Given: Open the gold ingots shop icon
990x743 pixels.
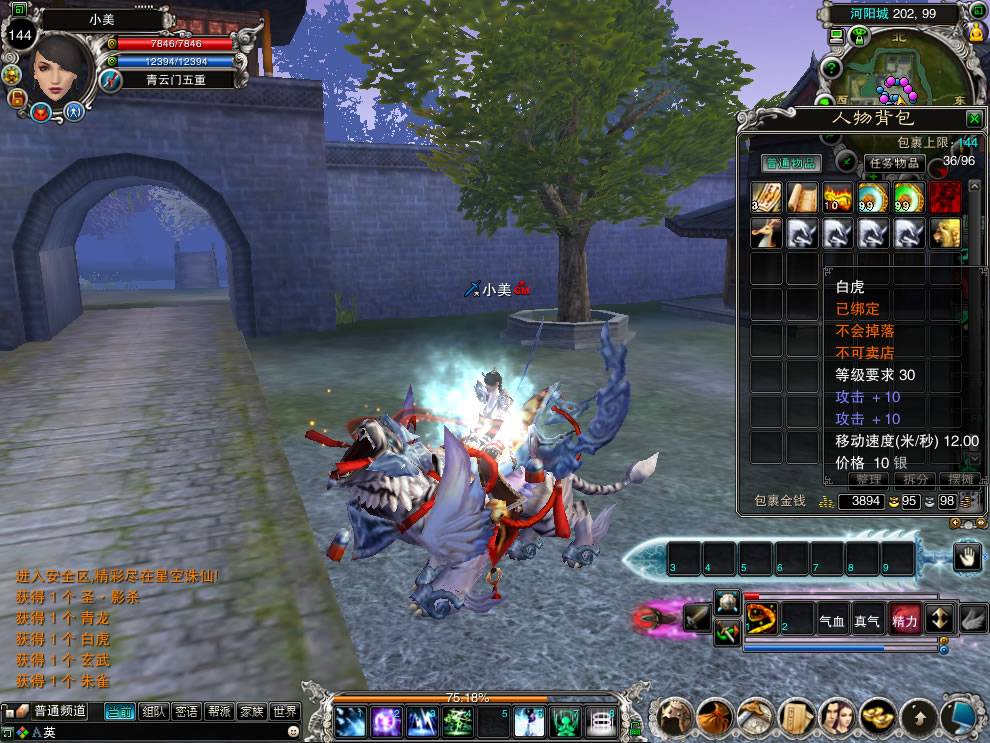Looking at the screenshot, I should tap(877, 717).
